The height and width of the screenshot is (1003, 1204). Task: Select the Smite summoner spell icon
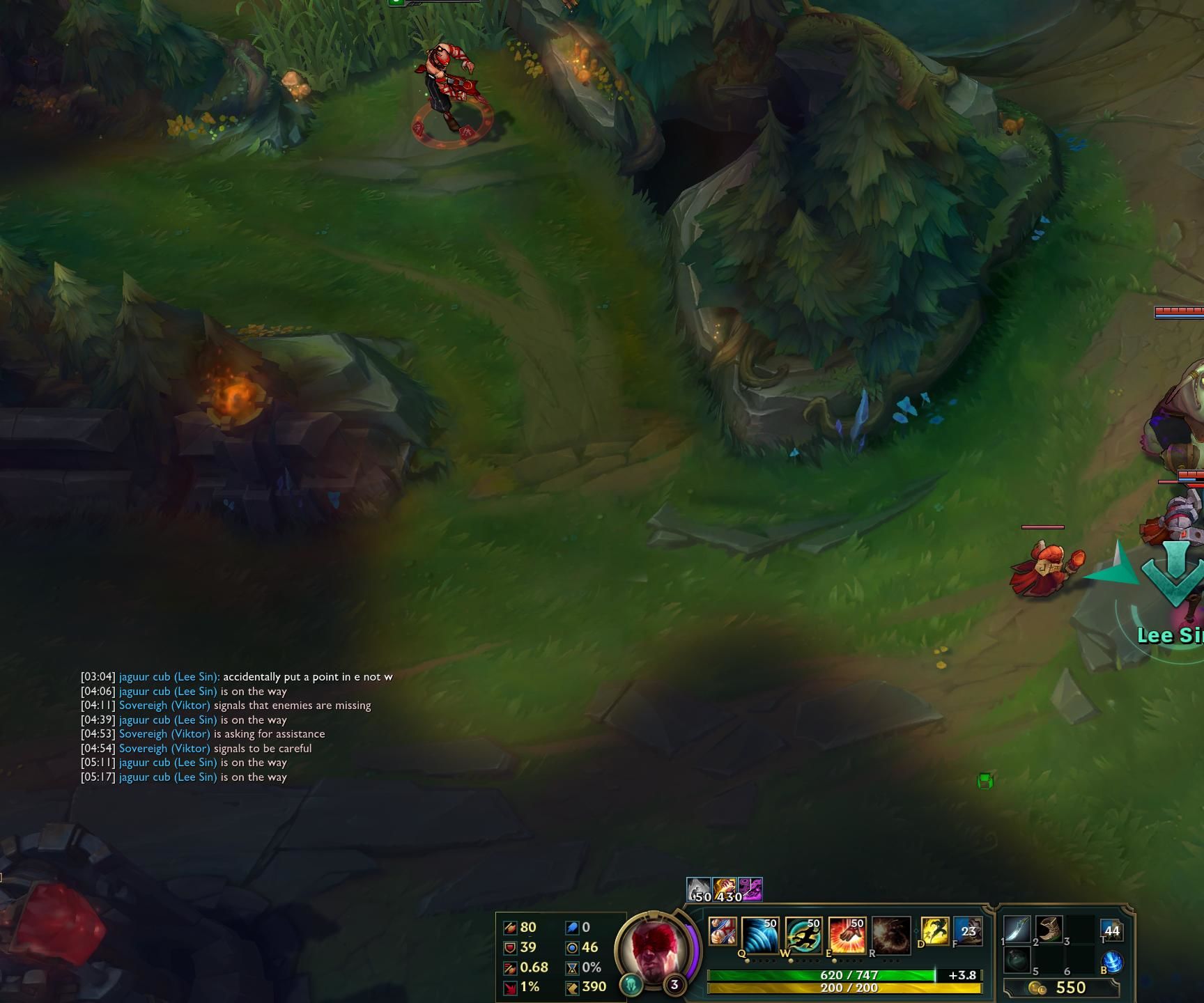[936, 931]
